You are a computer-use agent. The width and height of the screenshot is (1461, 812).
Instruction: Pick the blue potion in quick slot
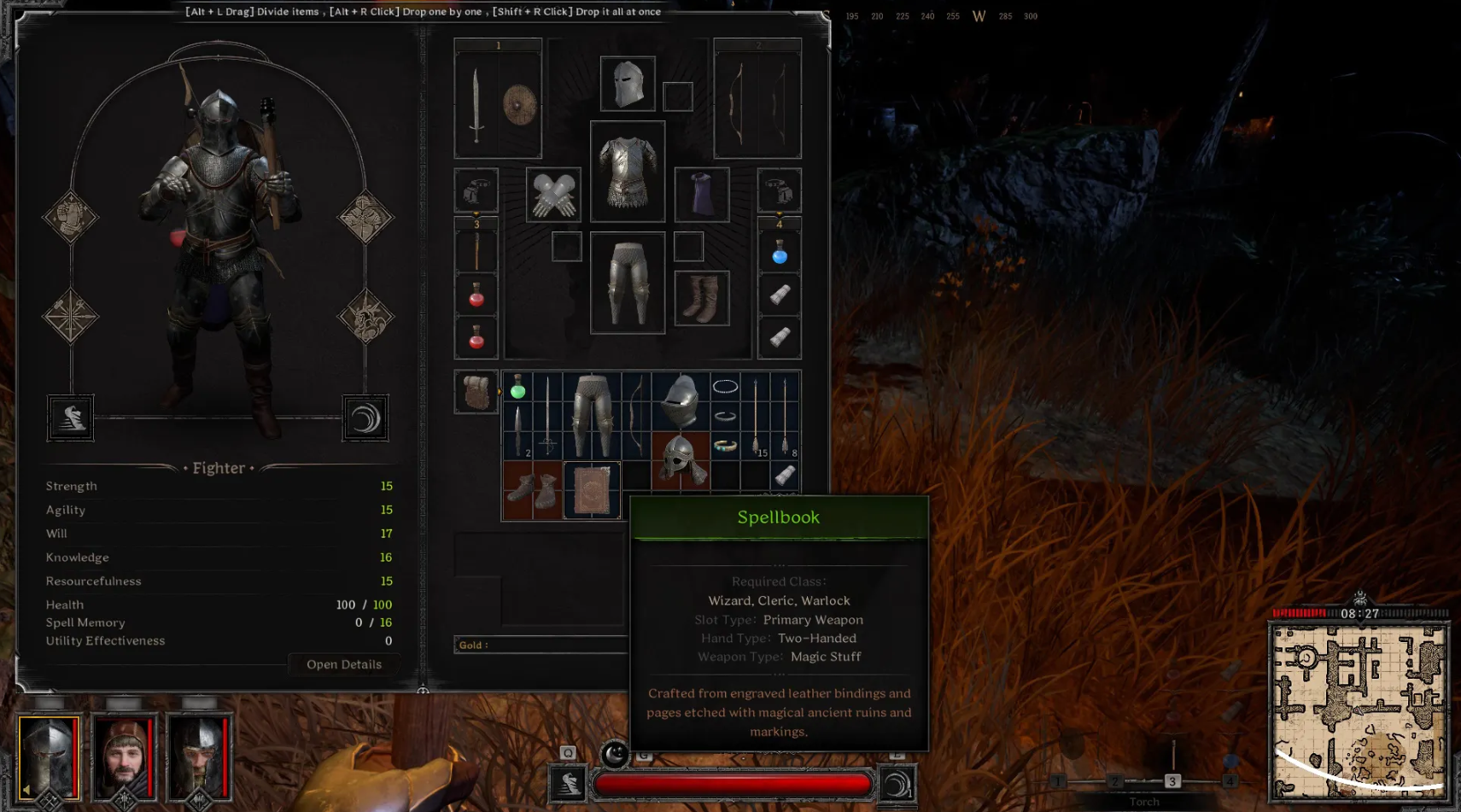click(780, 254)
